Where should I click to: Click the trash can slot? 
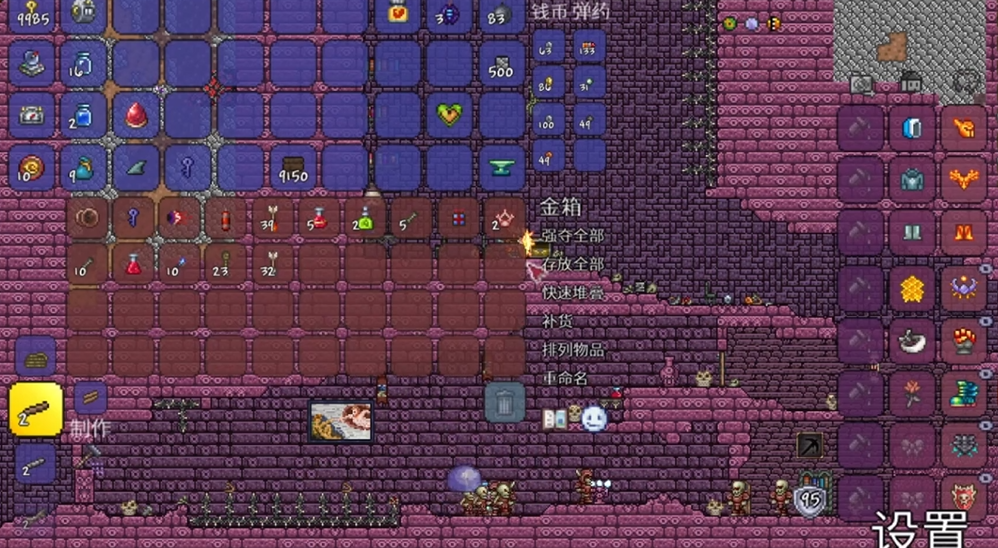[x=504, y=402]
